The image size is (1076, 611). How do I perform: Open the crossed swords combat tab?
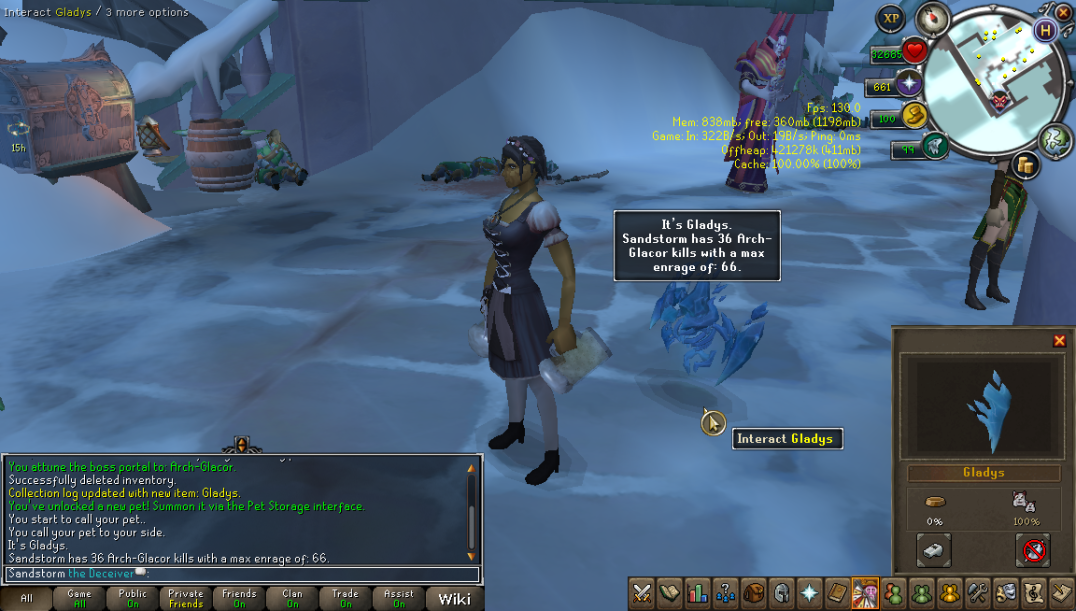[x=642, y=593]
